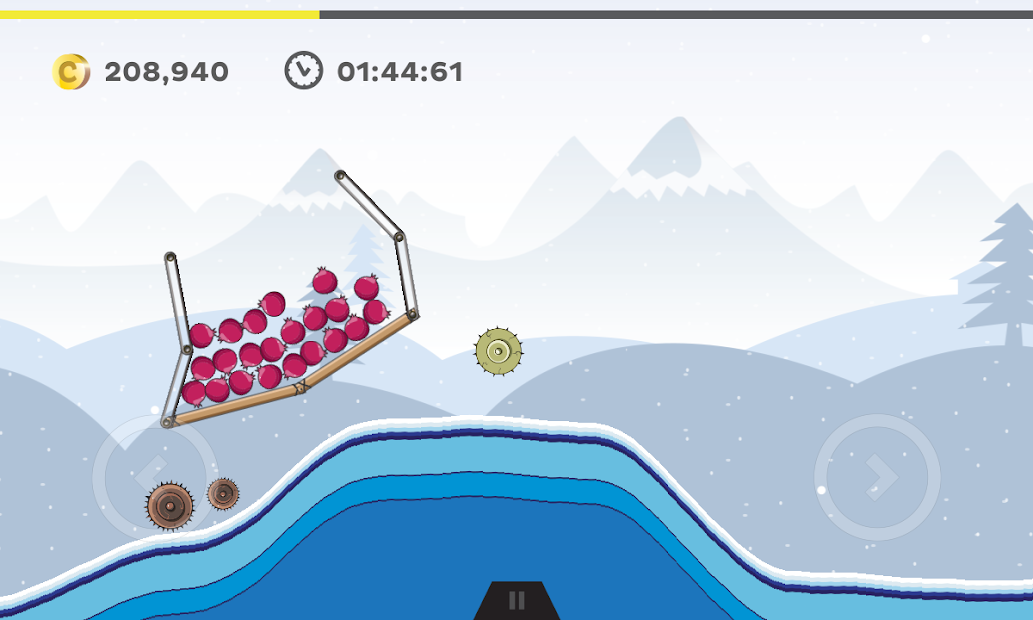The height and width of the screenshot is (620, 1033).
Task: Tap the right arrow drive control
Action: click(877, 477)
